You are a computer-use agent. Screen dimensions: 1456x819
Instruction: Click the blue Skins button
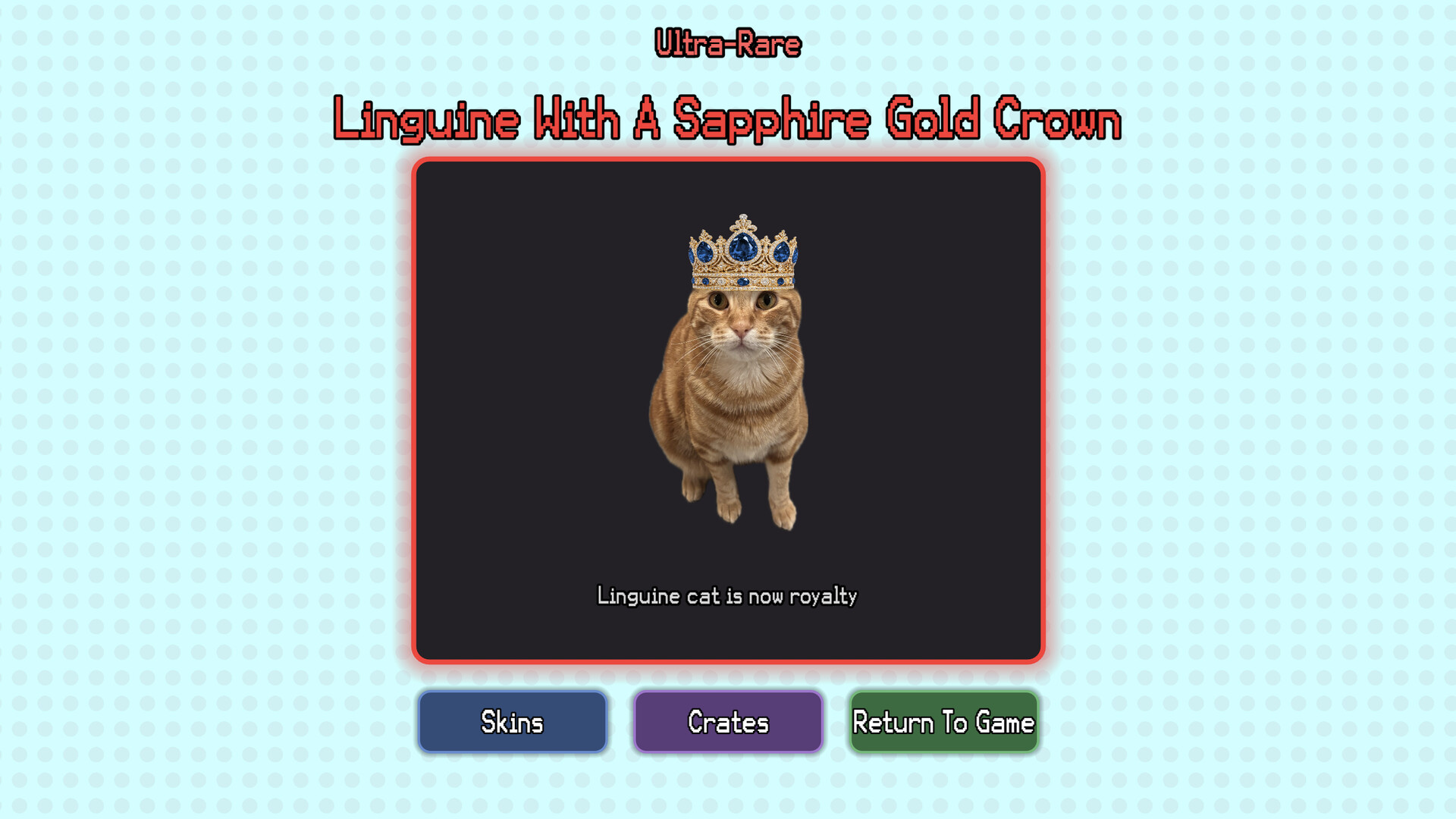coord(513,723)
